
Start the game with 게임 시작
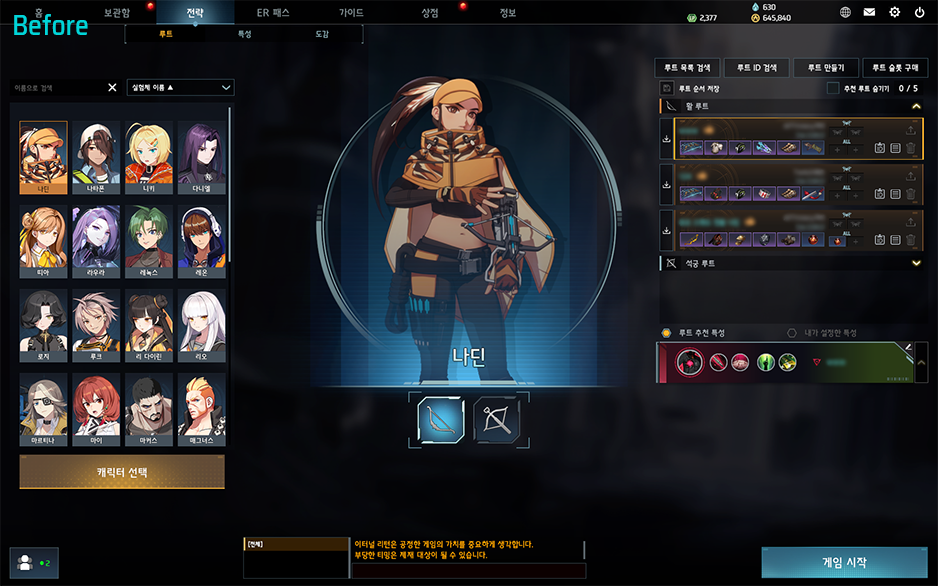pos(843,562)
